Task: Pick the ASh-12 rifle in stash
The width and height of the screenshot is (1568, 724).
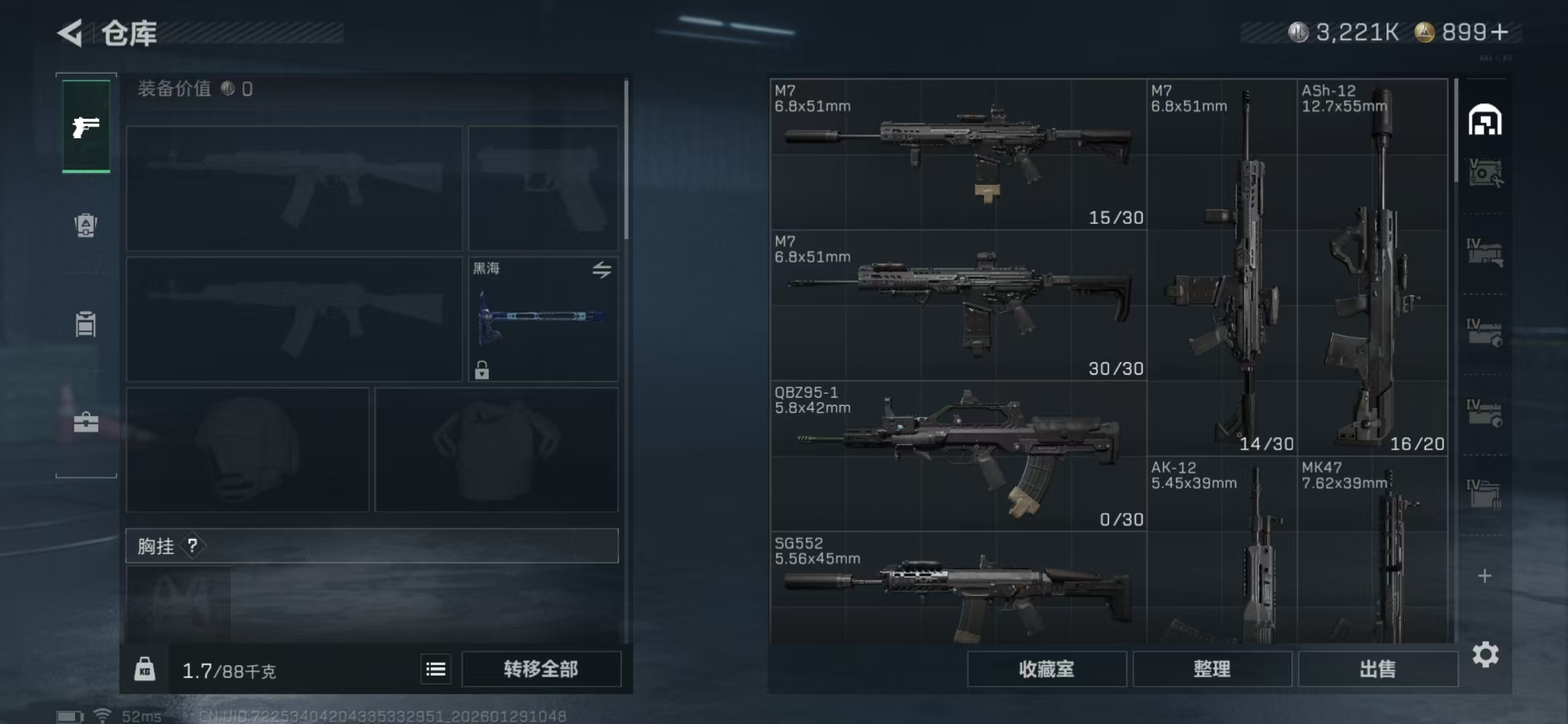Action: click(1372, 268)
